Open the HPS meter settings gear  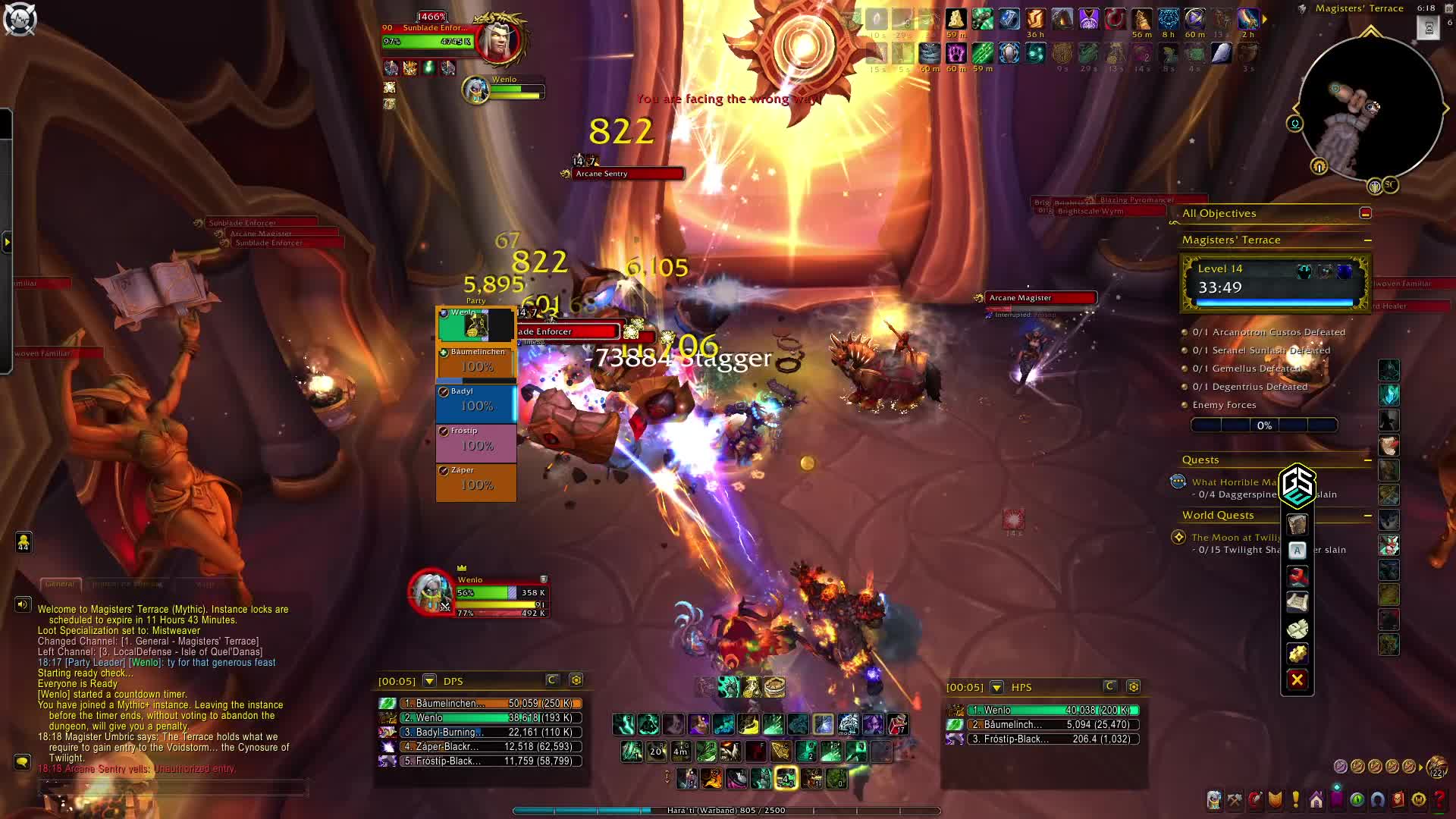1134,687
